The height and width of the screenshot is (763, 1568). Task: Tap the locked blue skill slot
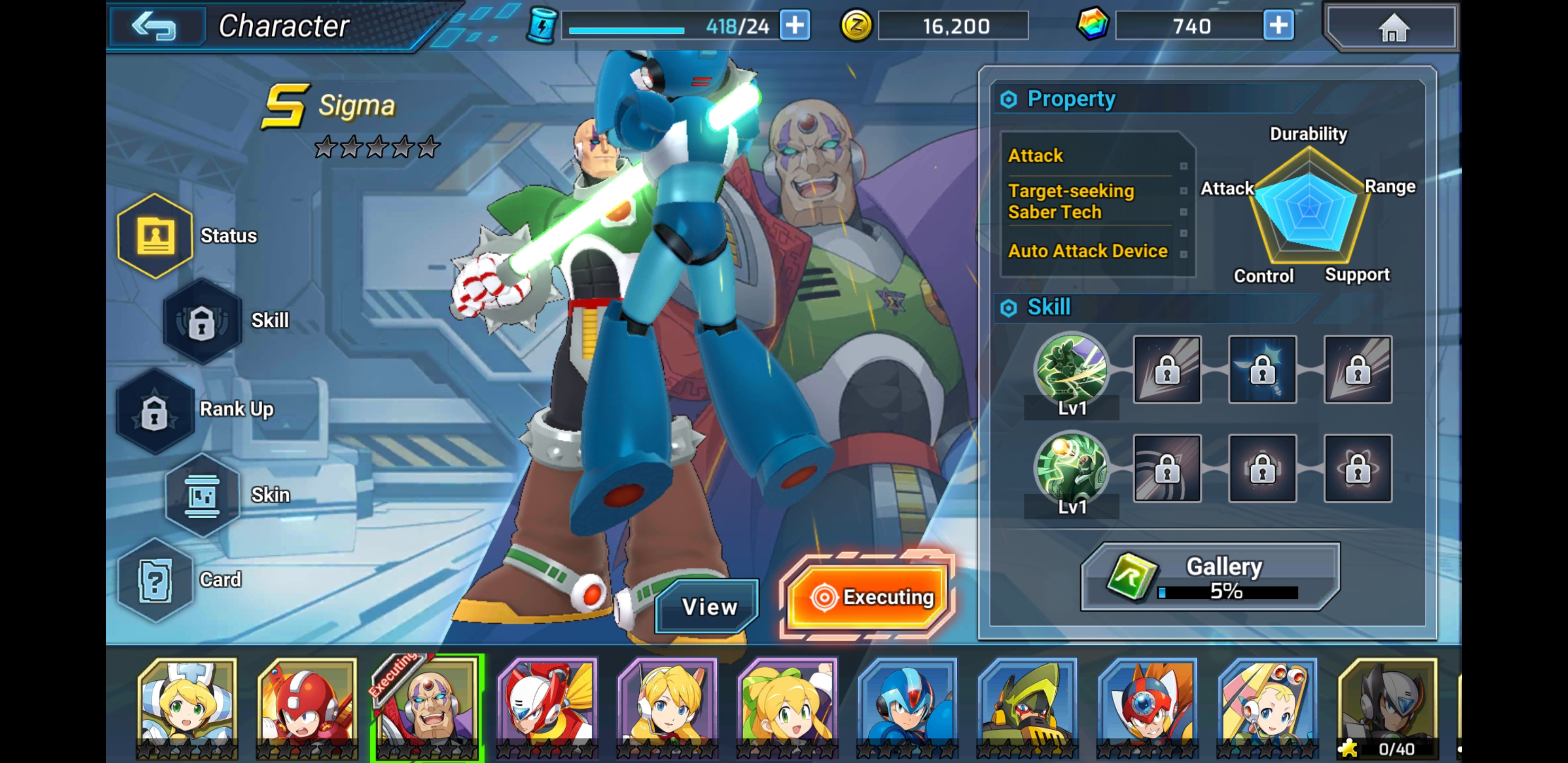[x=1262, y=370]
